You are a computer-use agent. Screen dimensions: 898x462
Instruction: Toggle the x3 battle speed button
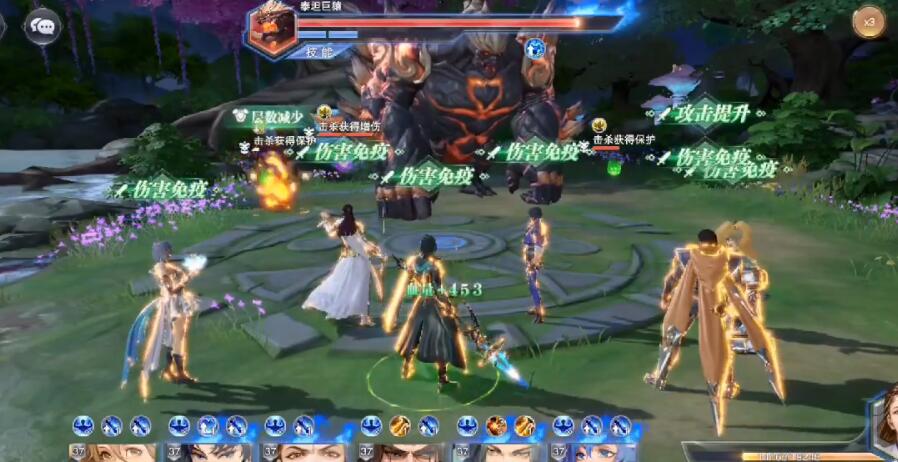tap(868, 22)
